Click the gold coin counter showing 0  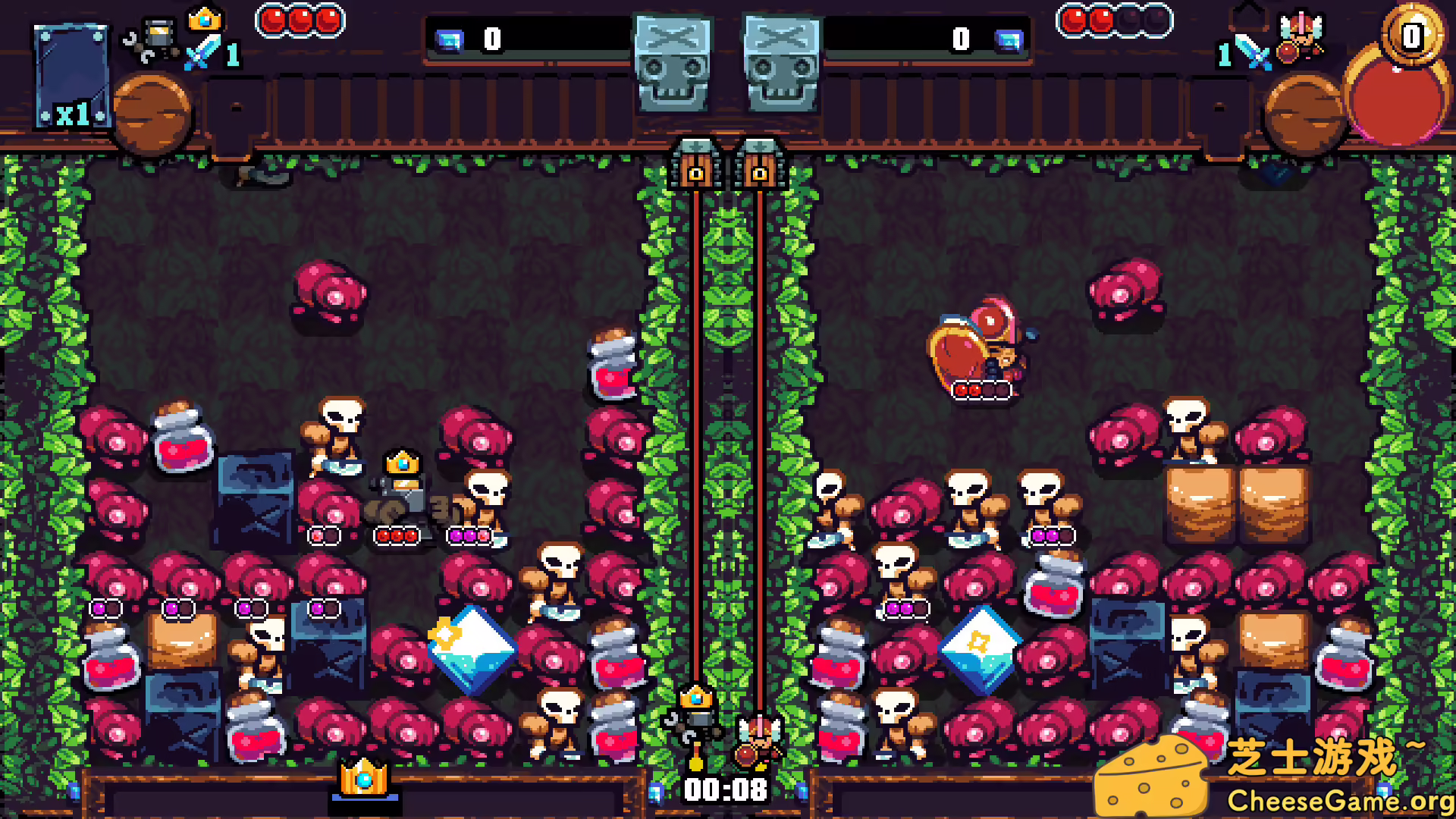pos(1412,34)
